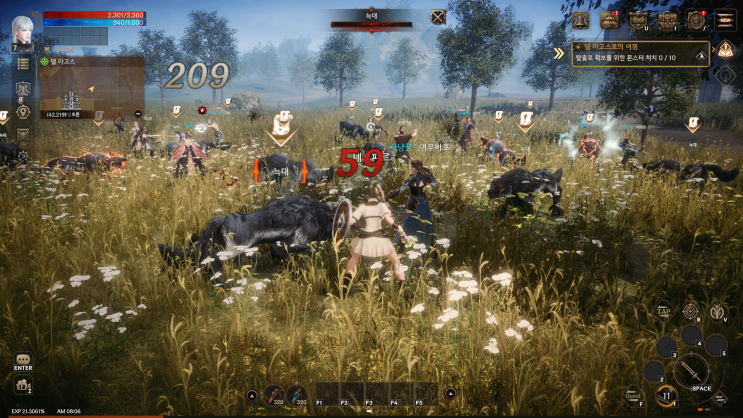
Task: Collapse the minimap with the minus button
Action: click(137, 114)
